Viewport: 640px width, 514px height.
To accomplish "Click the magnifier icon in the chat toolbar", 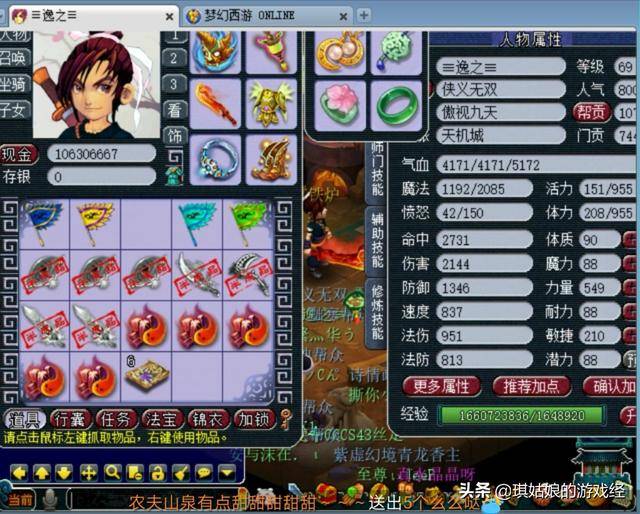I will 111,471.
